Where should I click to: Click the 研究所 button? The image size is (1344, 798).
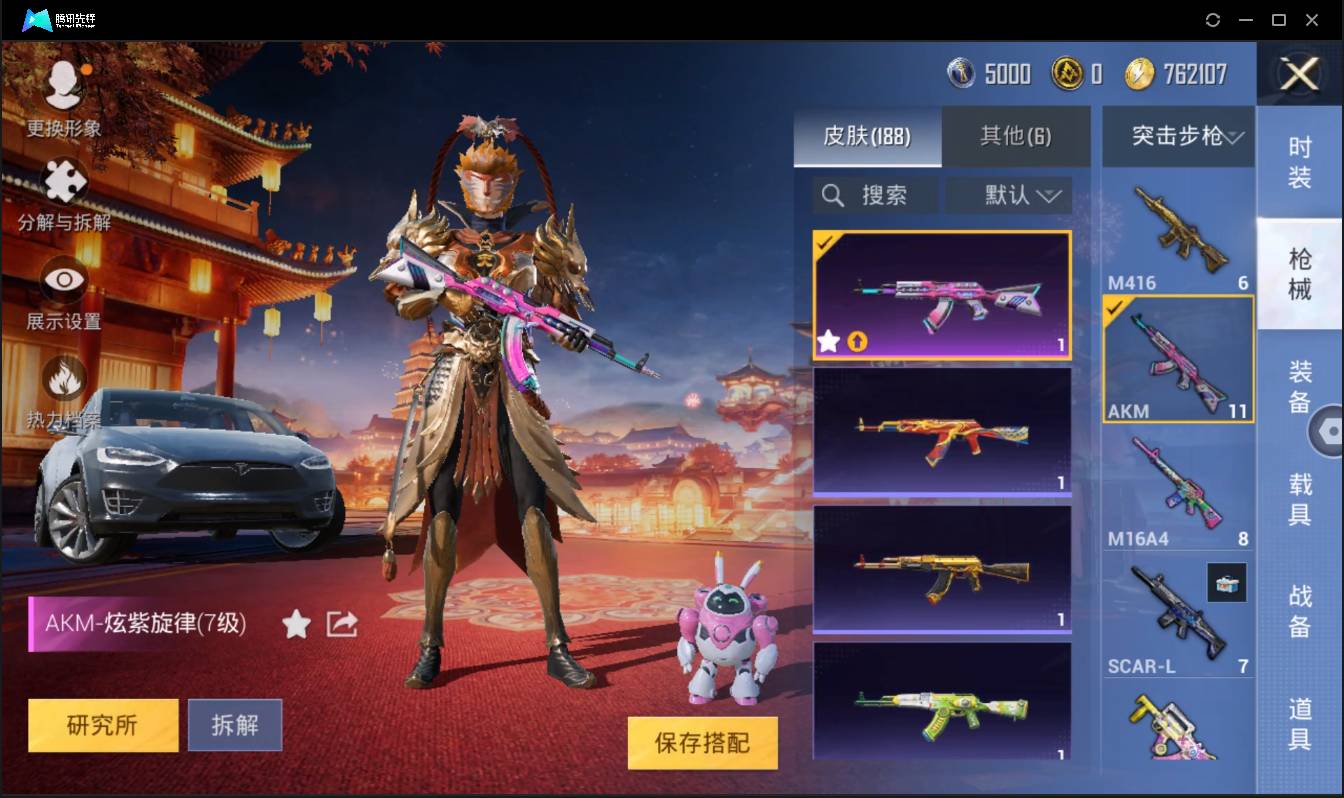click(102, 725)
